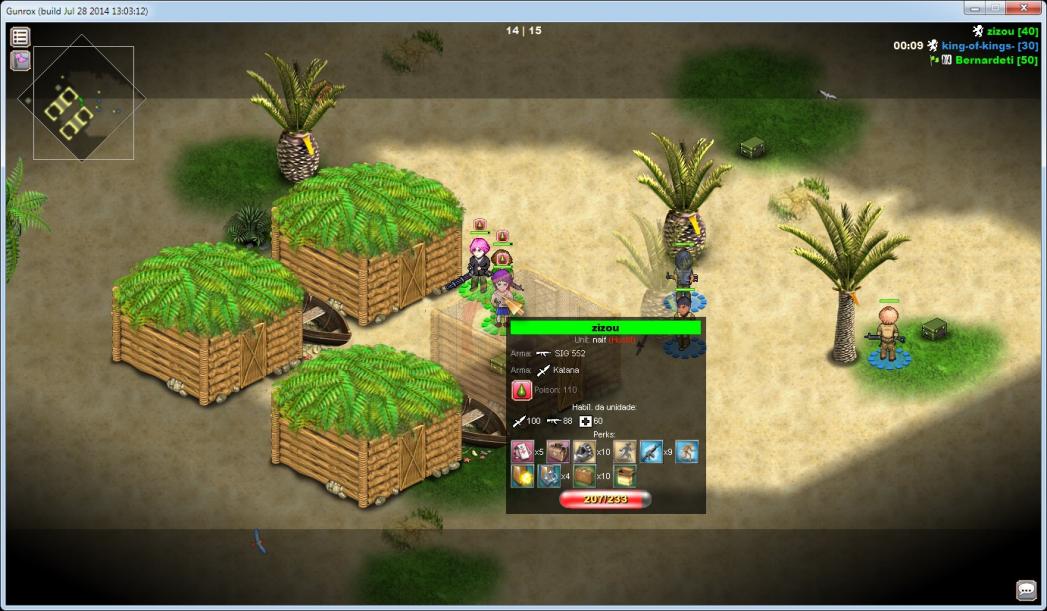Minimize the Gunrox window

(x=971, y=9)
